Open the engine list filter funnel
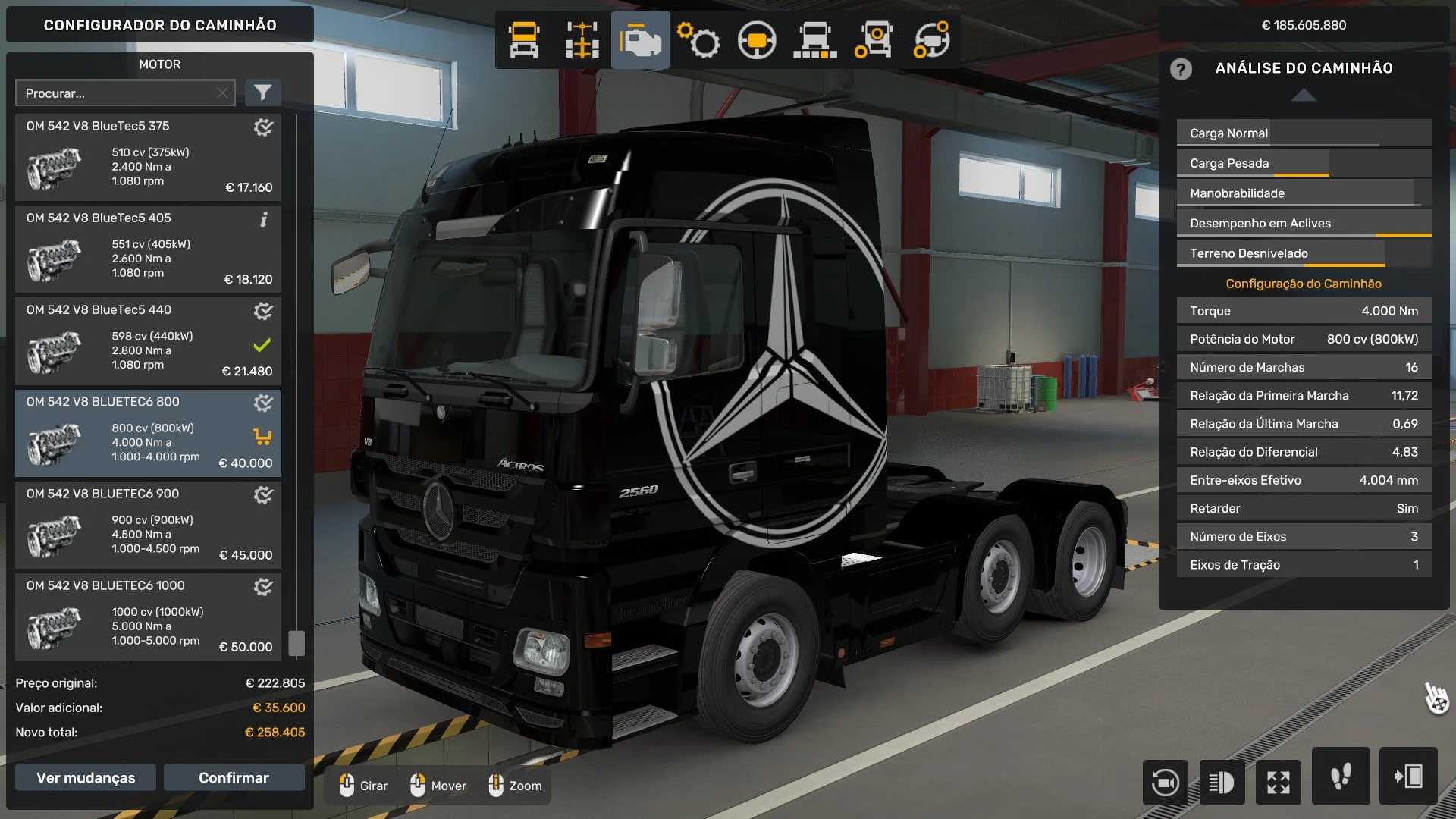The height and width of the screenshot is (819, 1456). coord(262,93)
